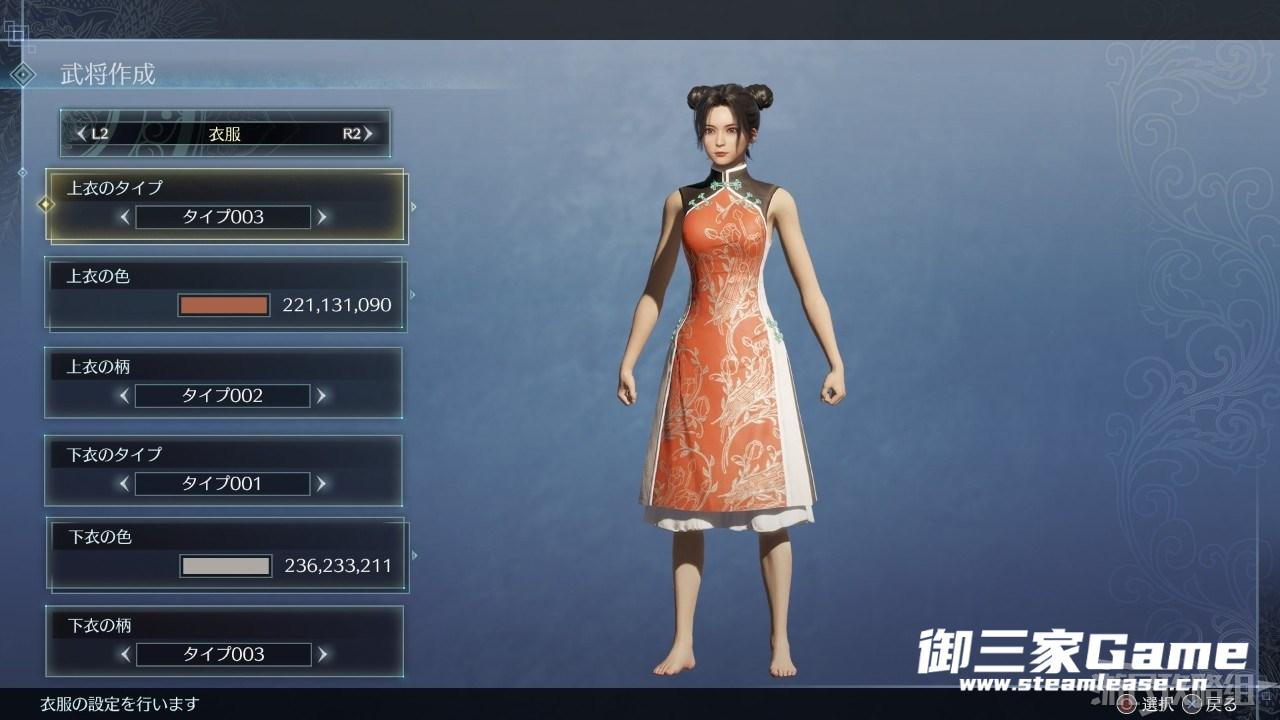The height and width of the screenshot is (720, 1280).
Task: Choose previous 下衣のタイプ option
Action: click(x=125, y=484)
